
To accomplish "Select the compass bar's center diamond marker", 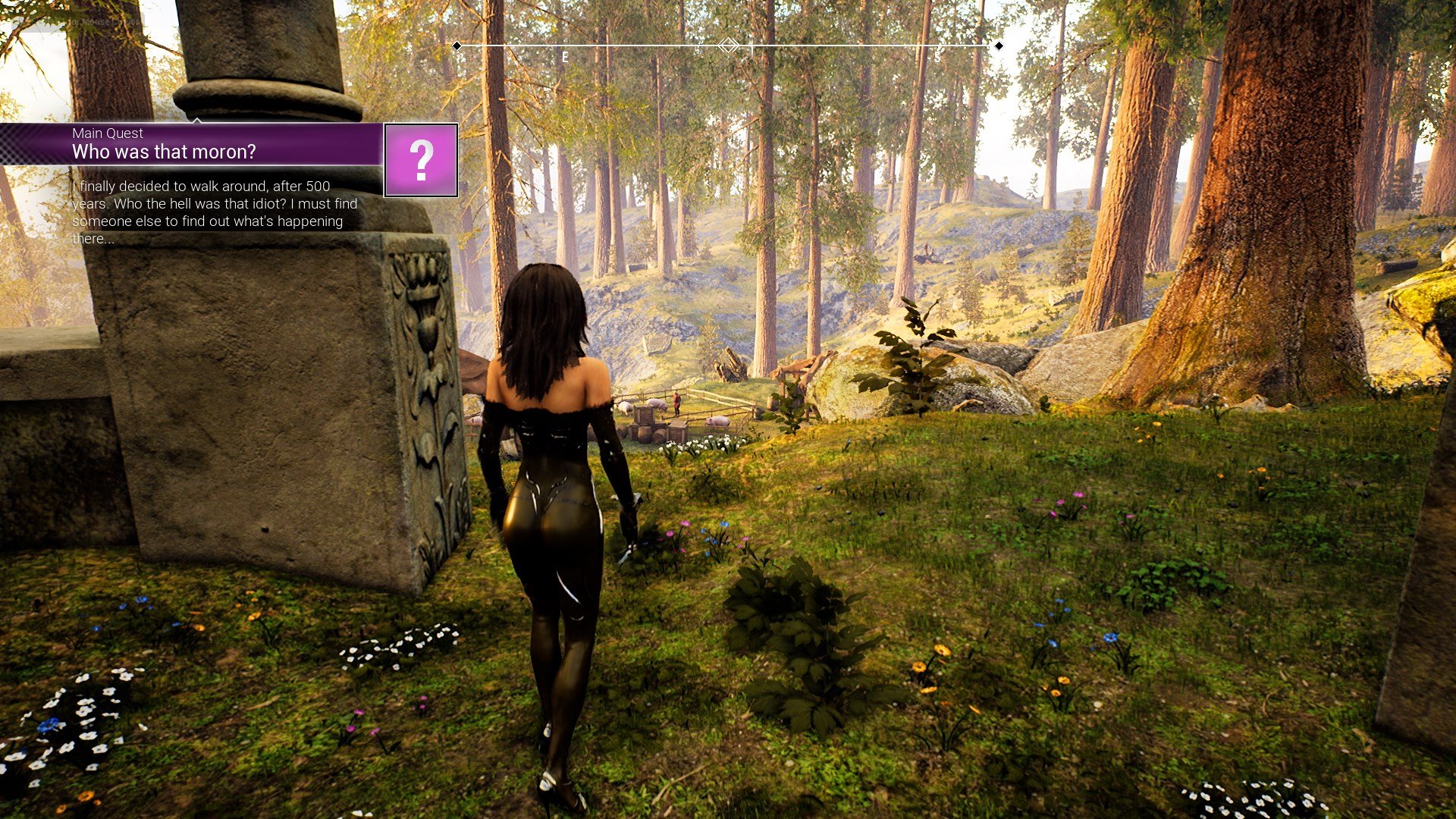I will [728, 45].
